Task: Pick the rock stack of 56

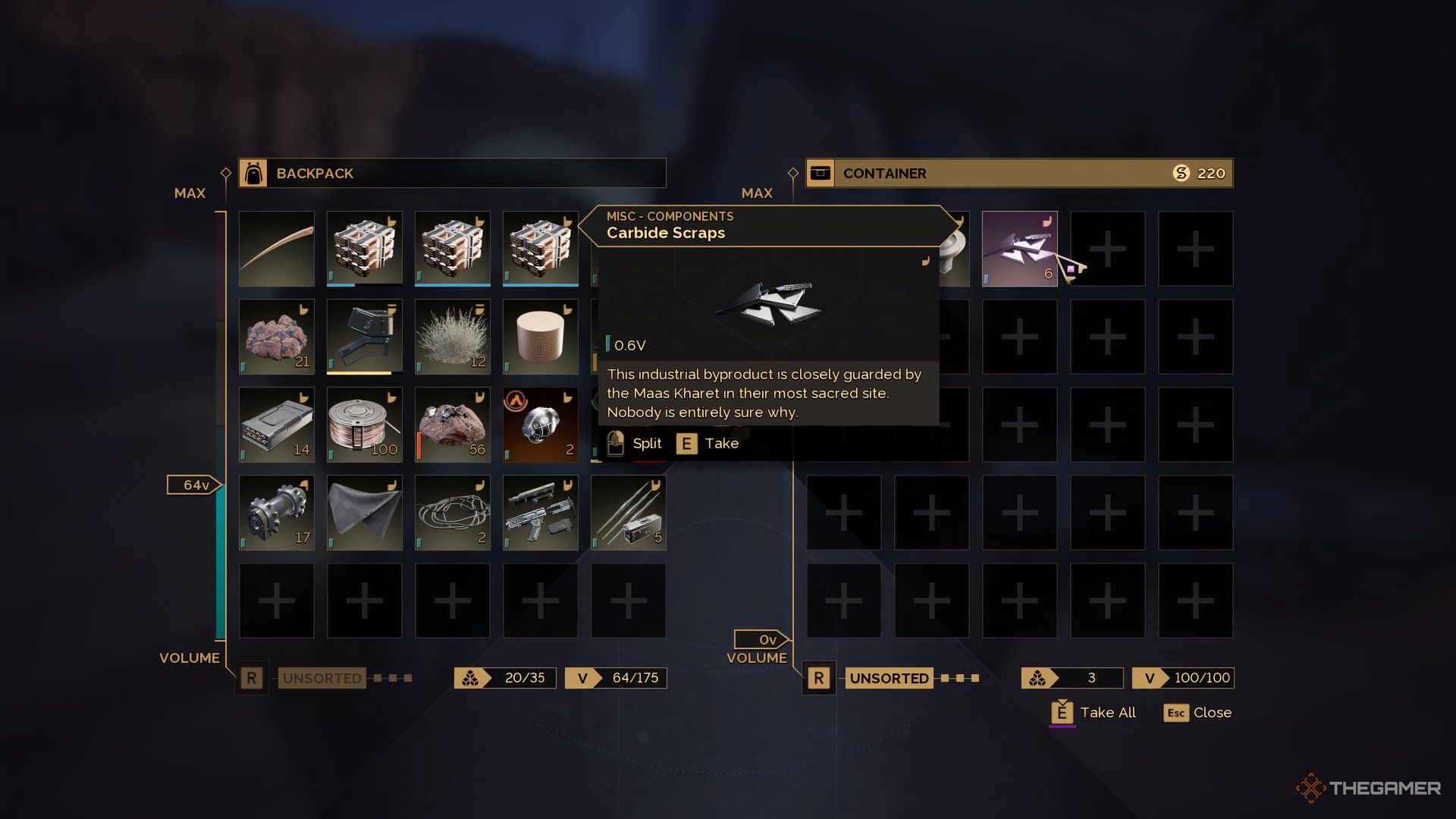Action: point(453,425)
